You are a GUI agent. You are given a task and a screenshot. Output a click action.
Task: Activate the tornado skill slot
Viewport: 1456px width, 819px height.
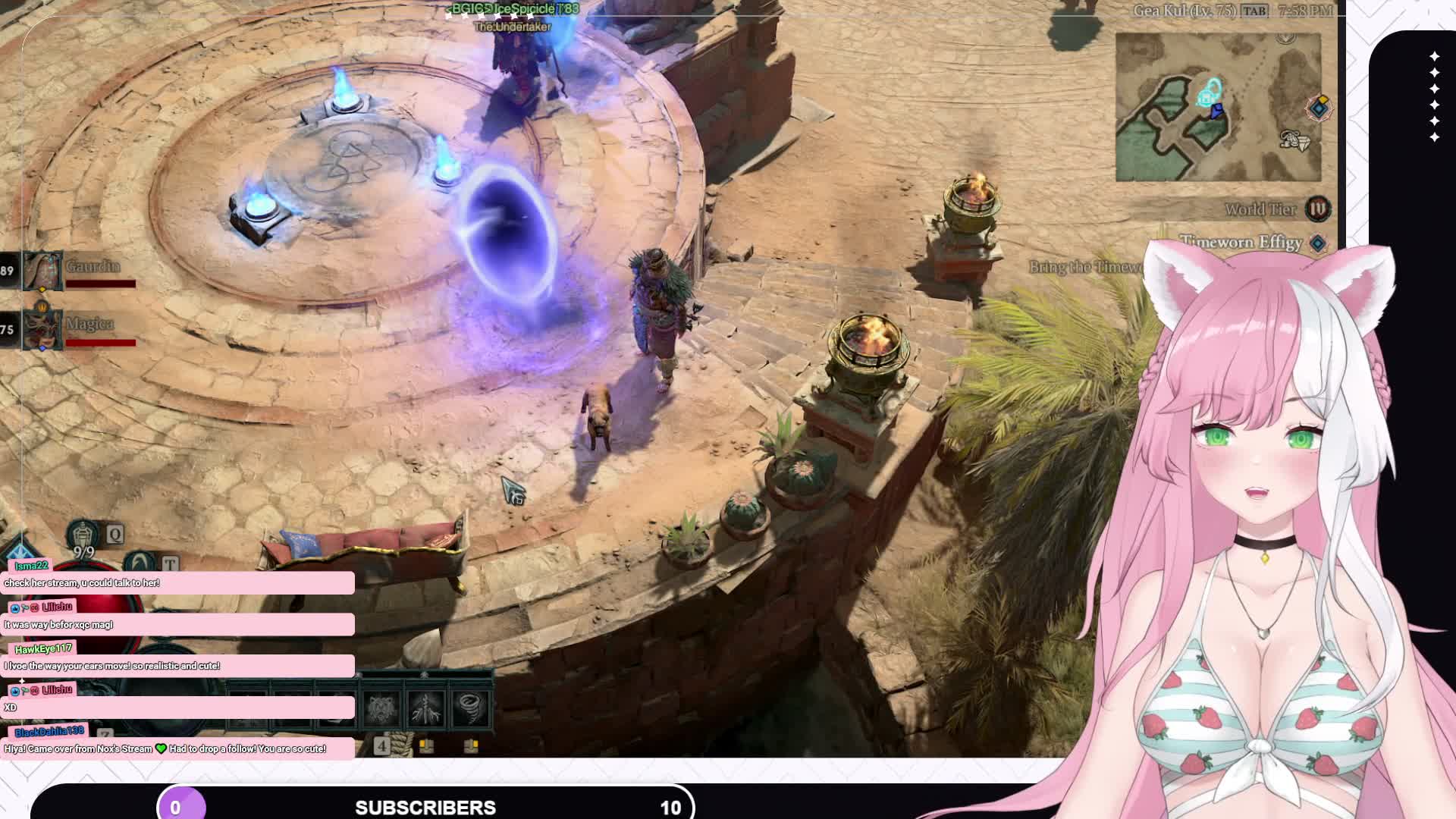471,708
